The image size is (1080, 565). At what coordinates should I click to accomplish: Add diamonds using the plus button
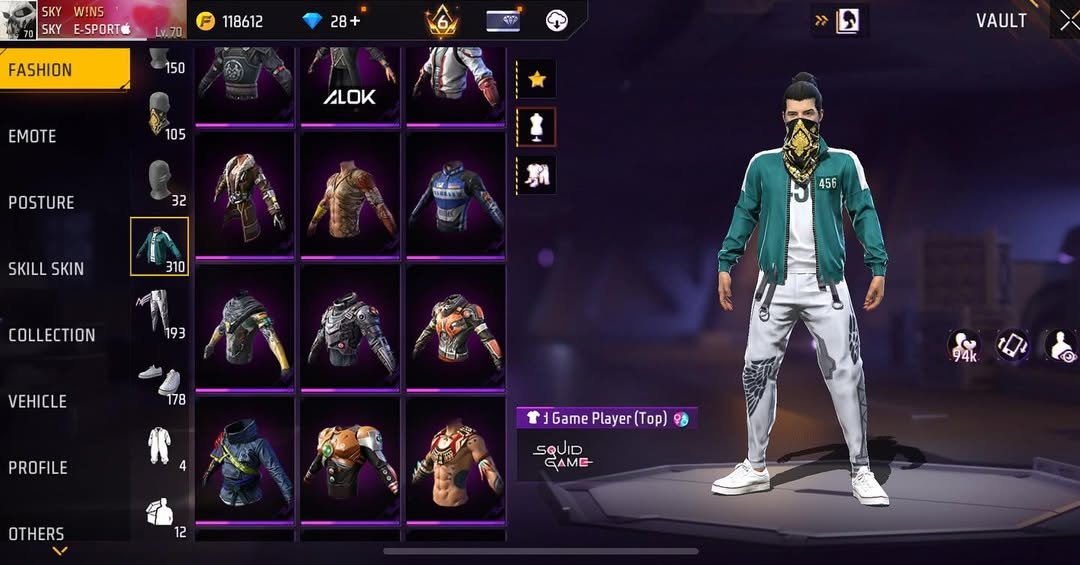coord(355,21)
